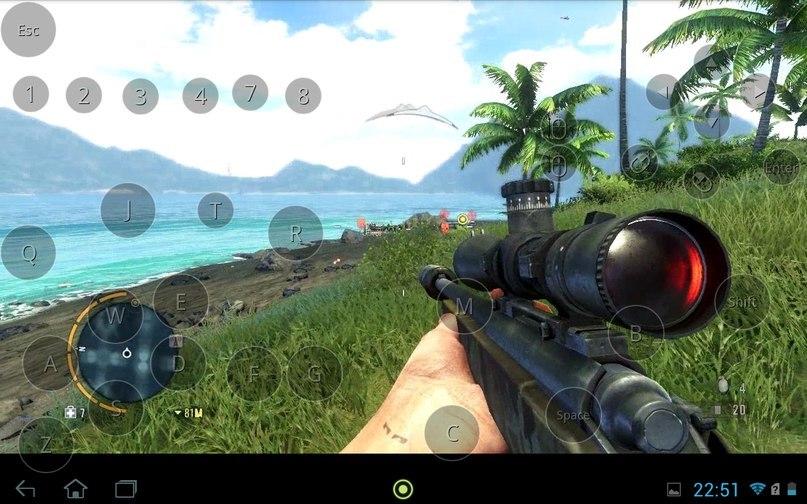807x504 pixels.
Task: Tap the Shift sprint overlay button
Action: click(x=742, y=302)
